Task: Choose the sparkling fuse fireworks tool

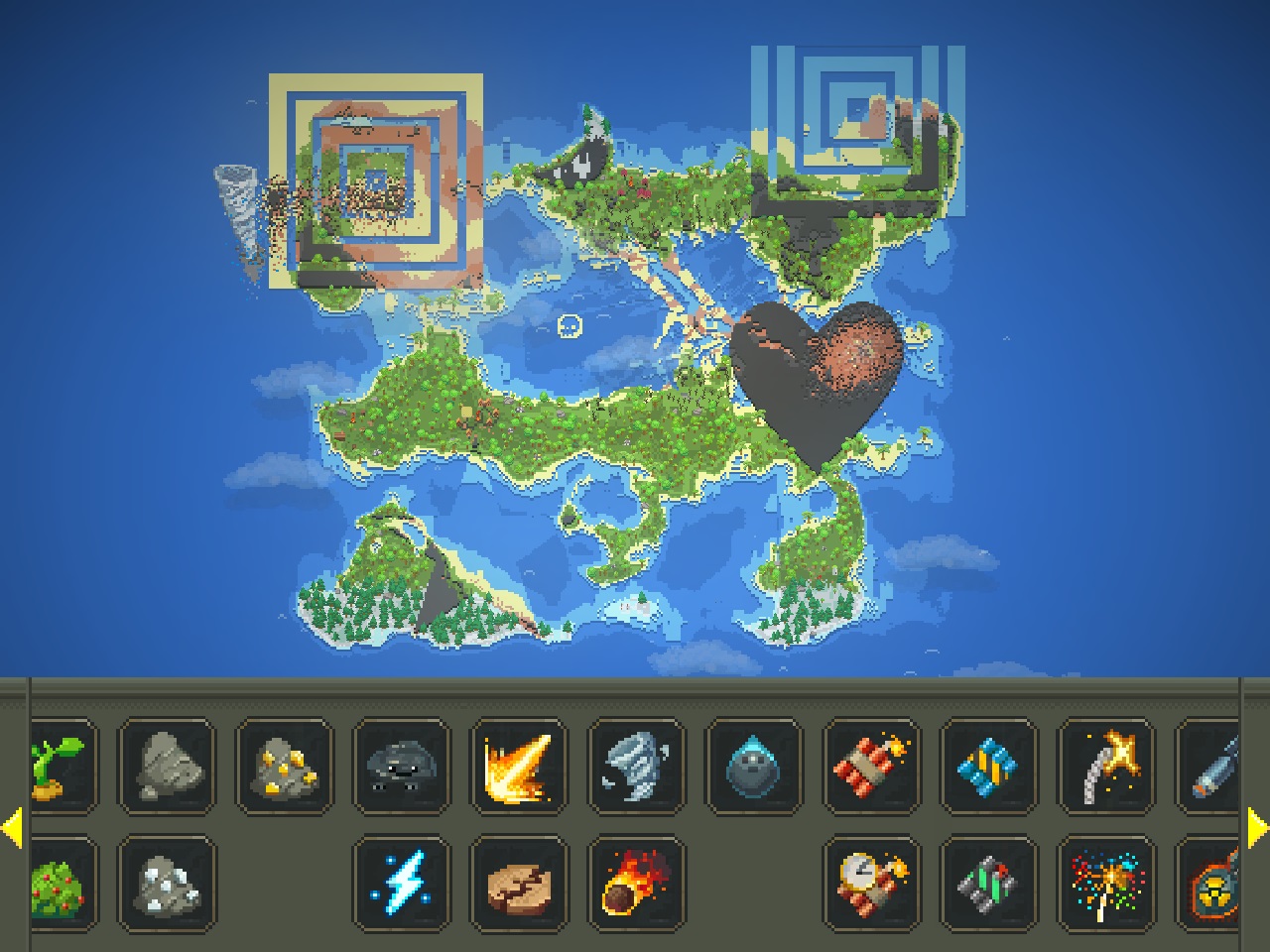Action: [x=1107, y=768]
